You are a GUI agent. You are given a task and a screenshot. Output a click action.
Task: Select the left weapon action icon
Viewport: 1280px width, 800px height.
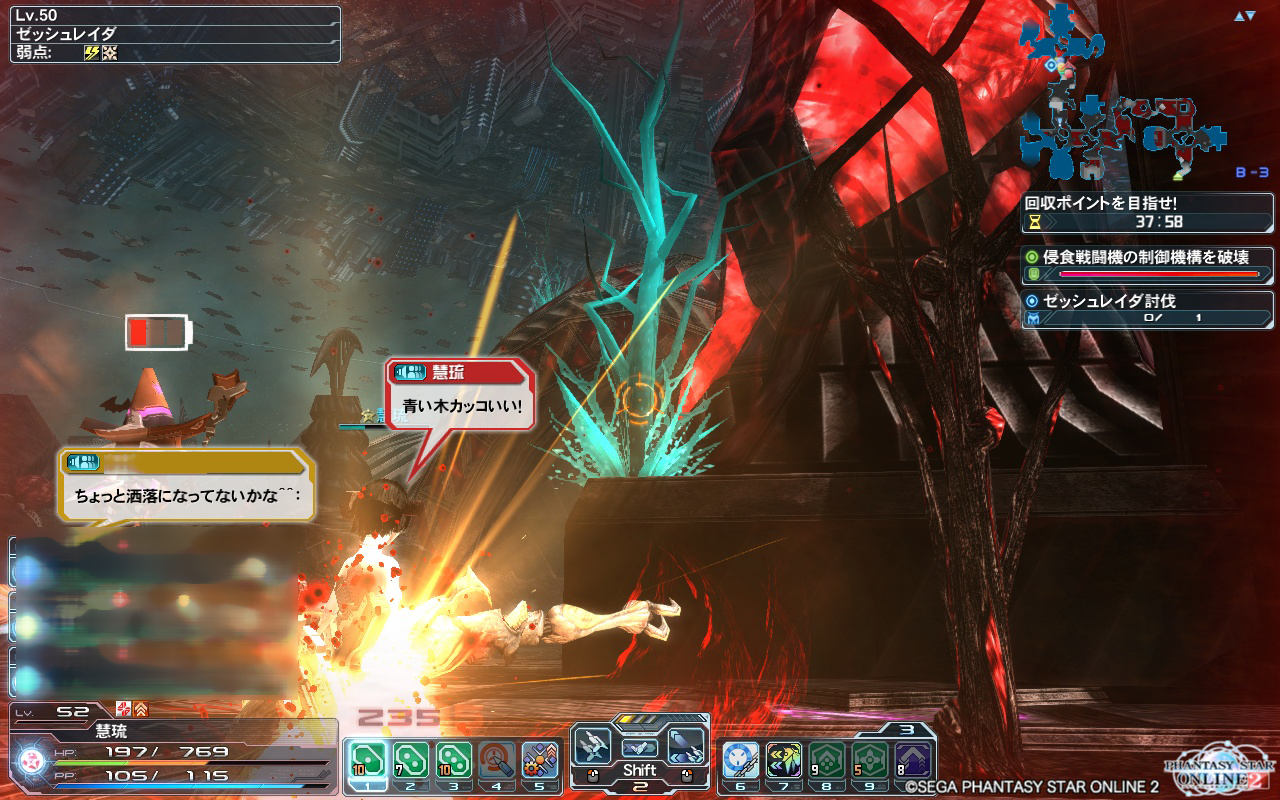[594, 747]
